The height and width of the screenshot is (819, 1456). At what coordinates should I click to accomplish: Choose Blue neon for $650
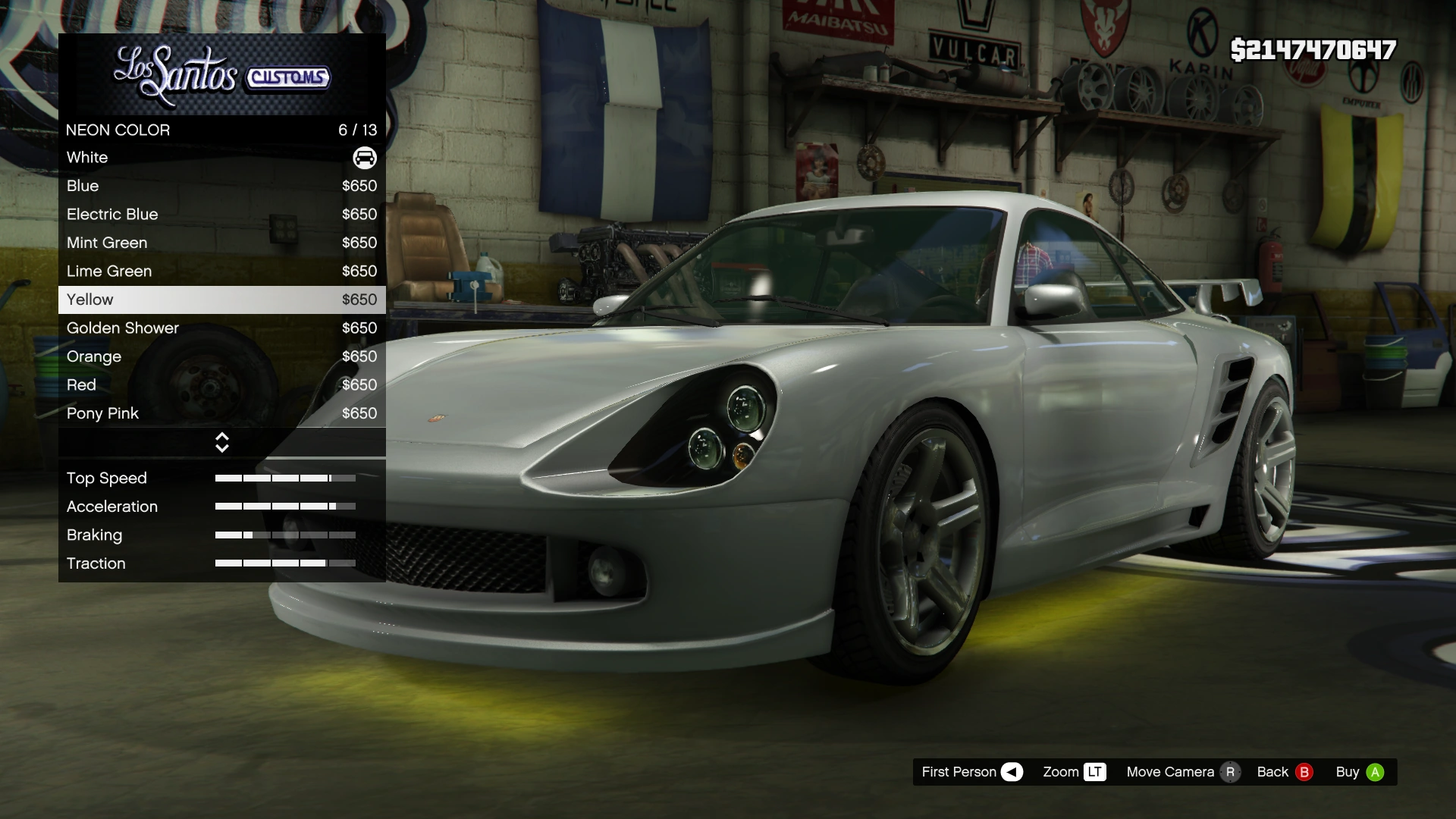point(221,186)
